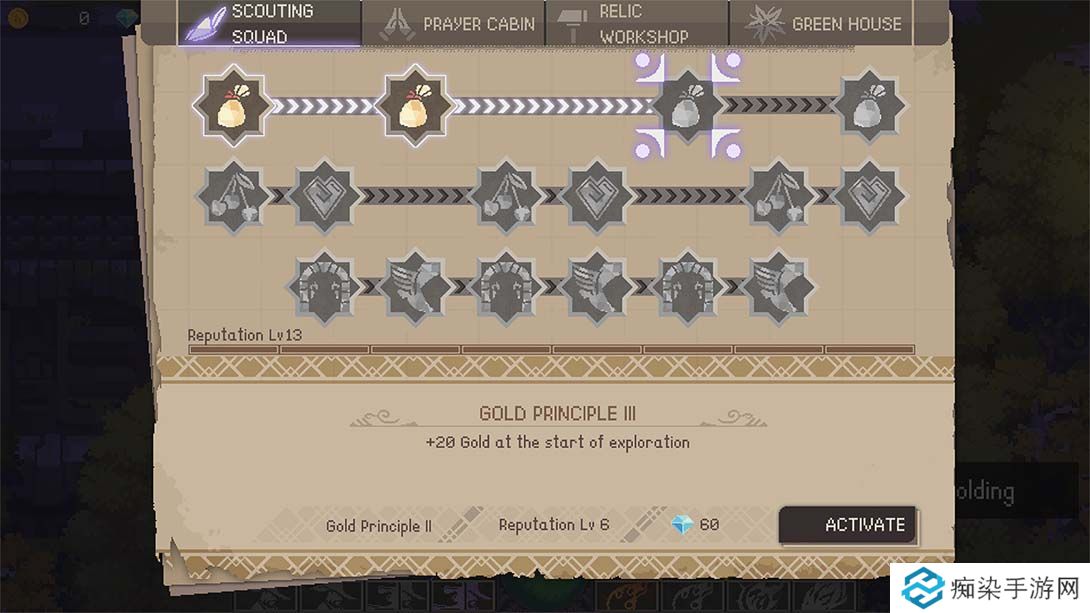This screenshot has height=613, width=1090.
Task: Select the gold bag node with purple brackets
Action: 687,105
